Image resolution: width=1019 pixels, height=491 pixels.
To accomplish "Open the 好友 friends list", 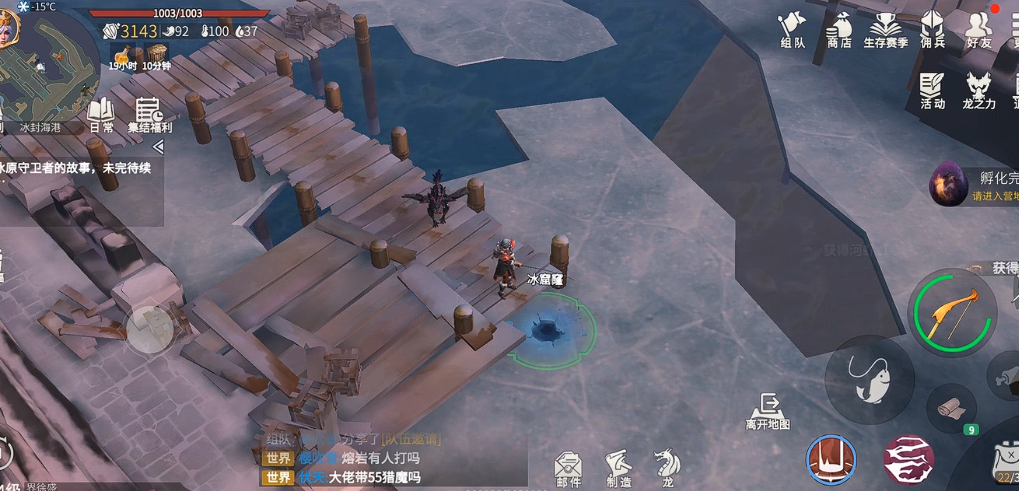I will coord(978,29).
